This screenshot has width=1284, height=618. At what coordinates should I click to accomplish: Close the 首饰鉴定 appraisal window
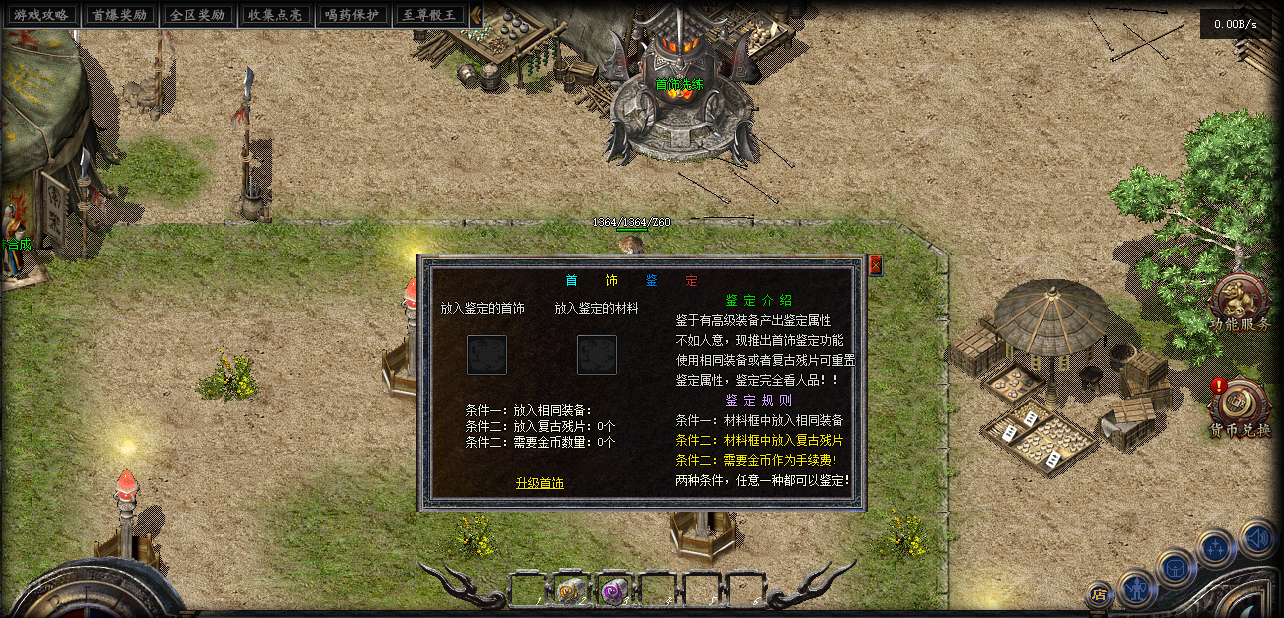coord(875,265)
